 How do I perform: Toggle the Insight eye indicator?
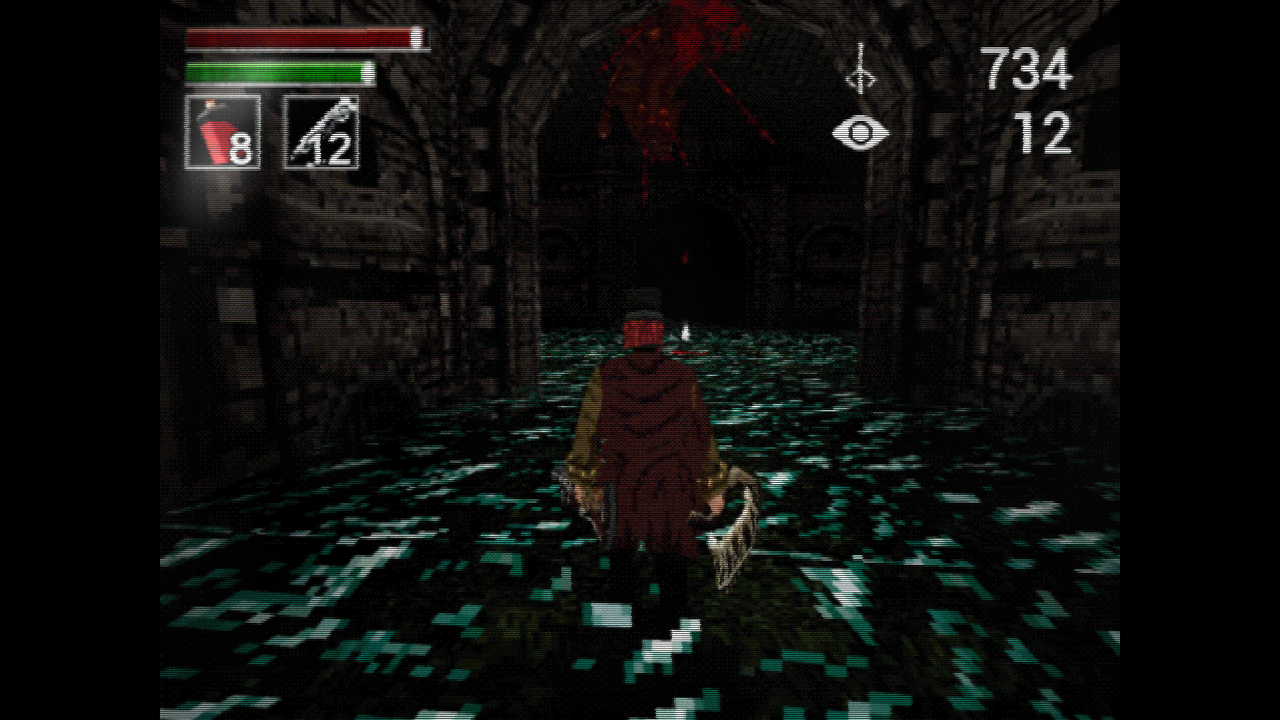coord(860,131)
